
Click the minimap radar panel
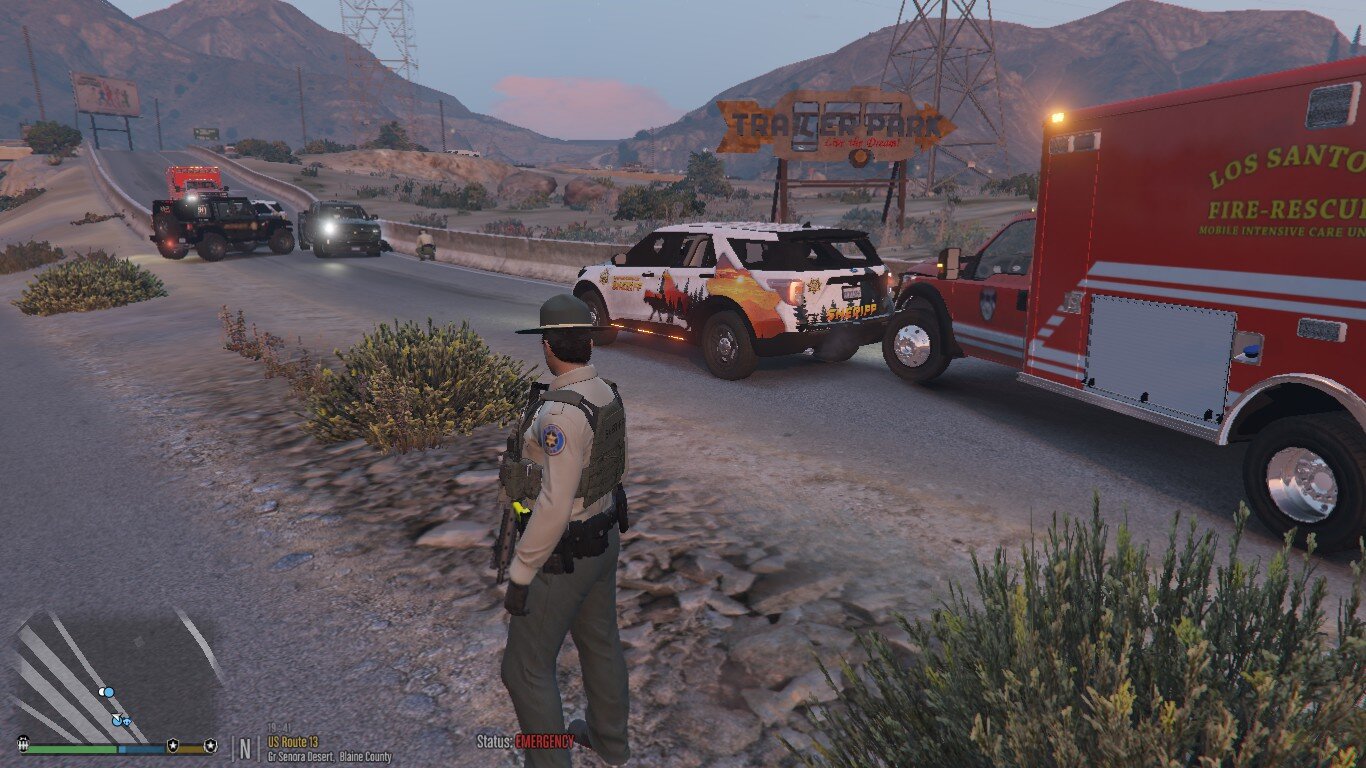tap(117, 675)
